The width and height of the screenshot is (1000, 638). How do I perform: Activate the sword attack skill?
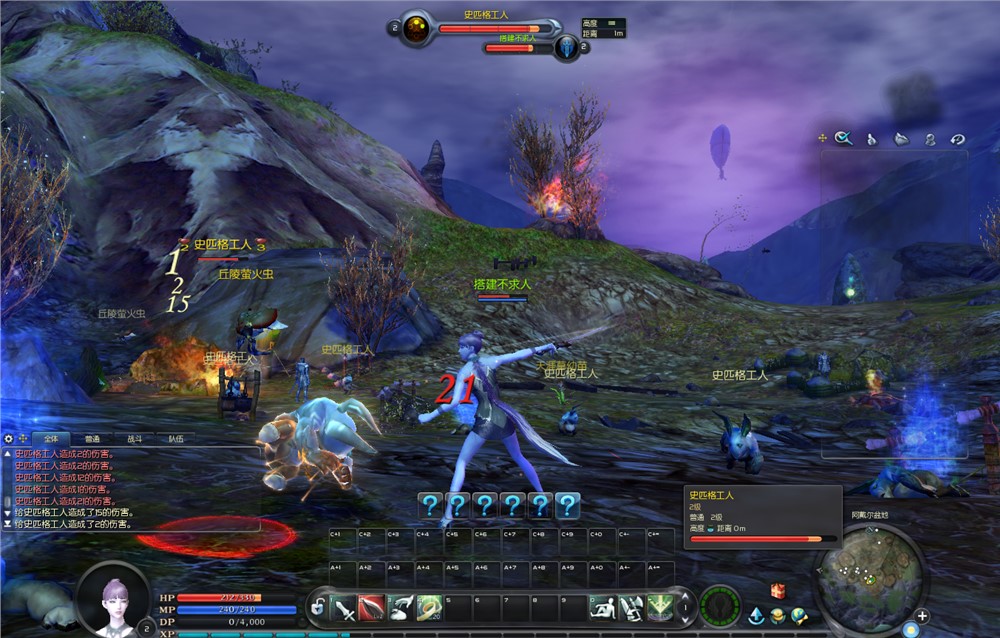tap(344, 606)
